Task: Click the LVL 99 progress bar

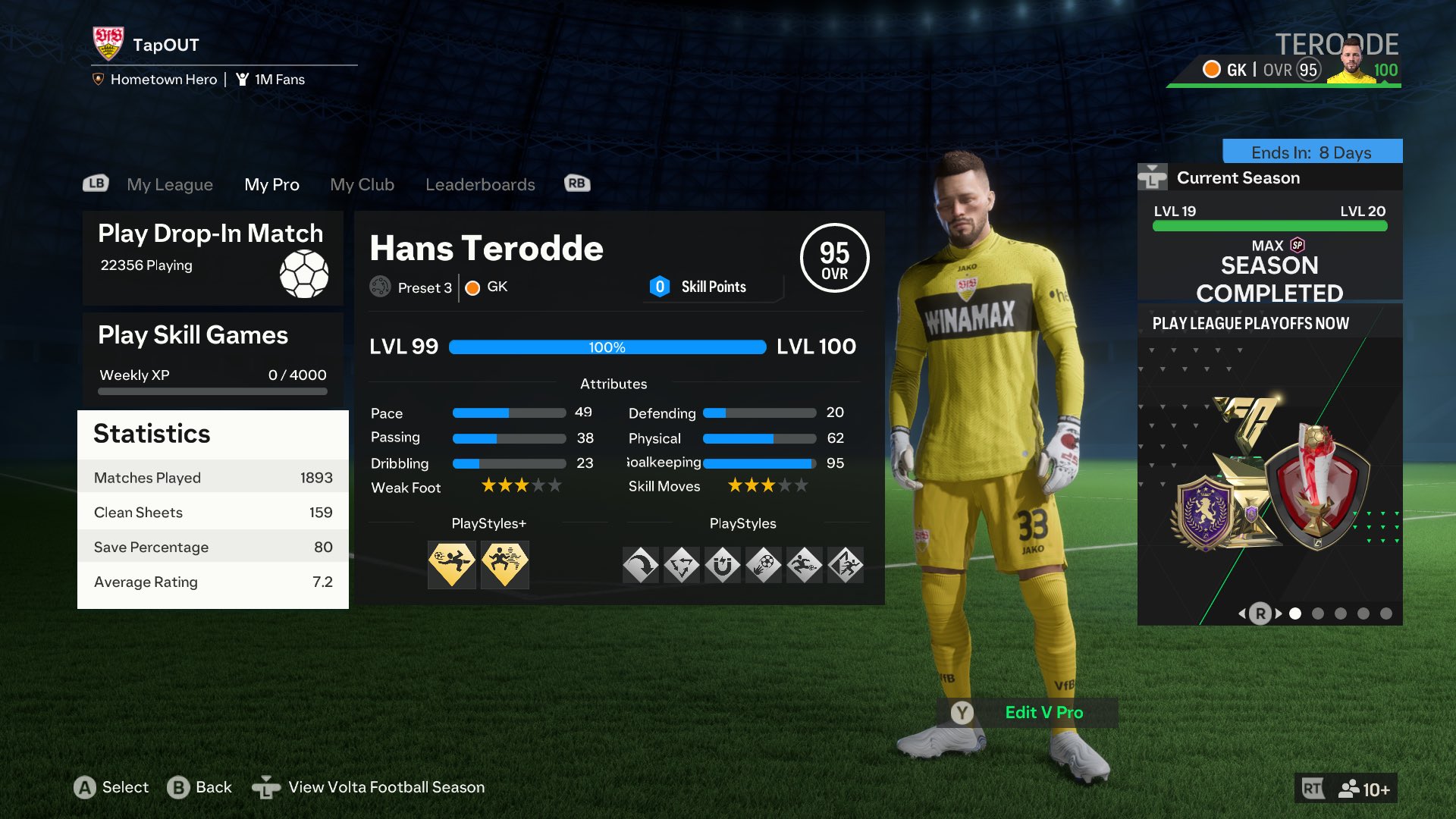Action: (x=608, y=347)
